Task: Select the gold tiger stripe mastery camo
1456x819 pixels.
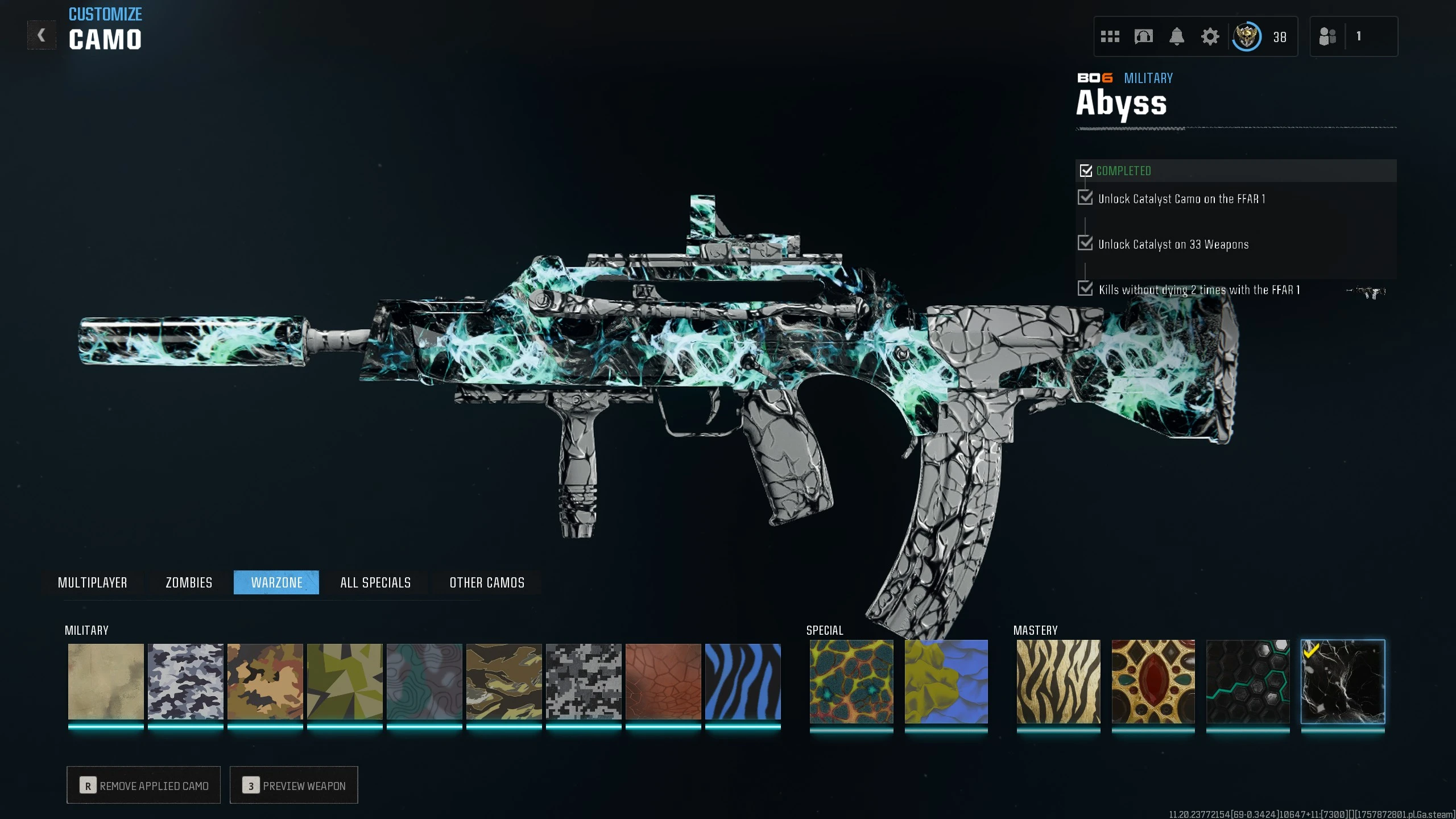Action: click(1058, 681)
